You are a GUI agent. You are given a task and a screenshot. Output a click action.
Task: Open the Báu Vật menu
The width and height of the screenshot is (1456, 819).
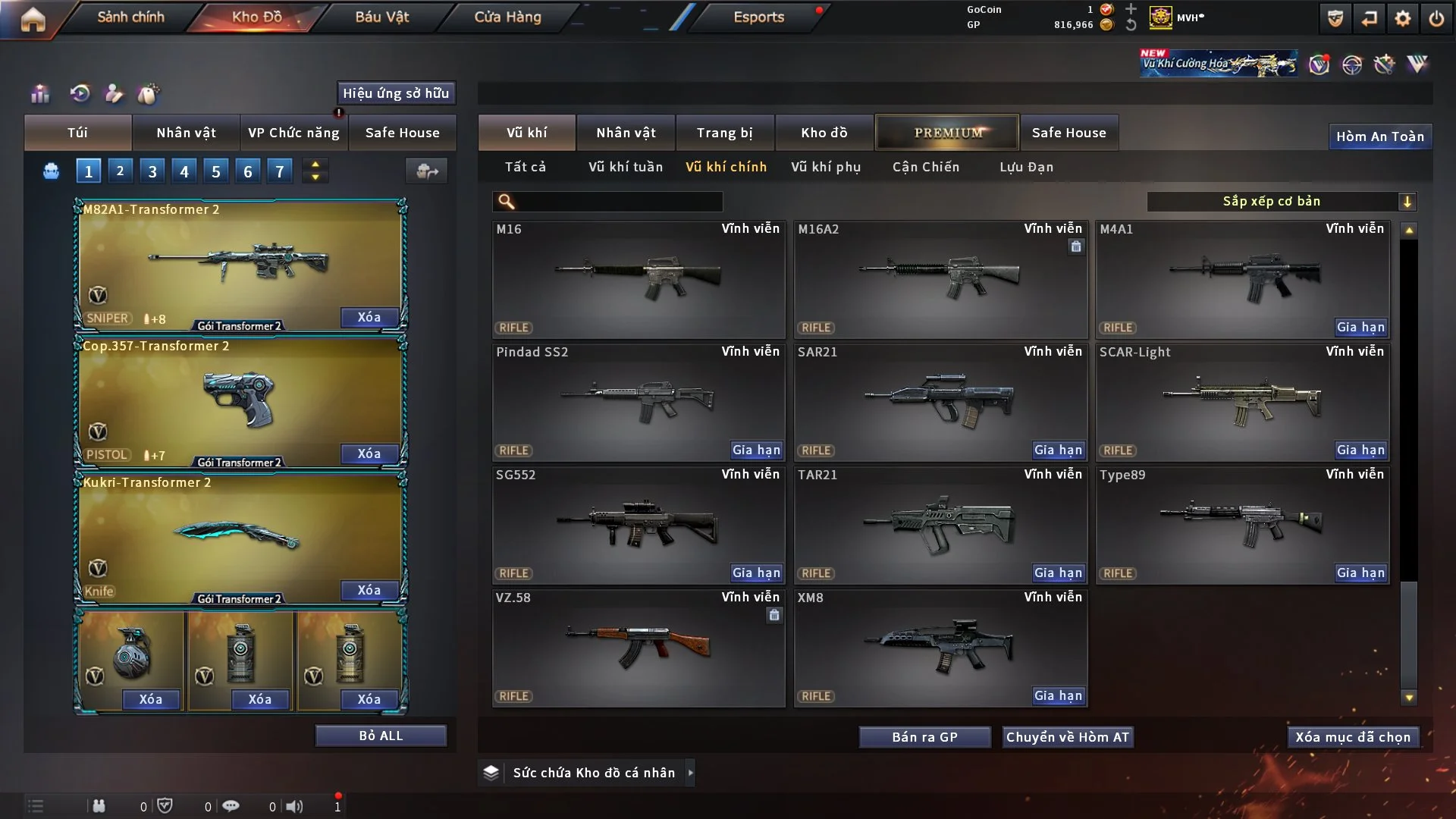pos(381,17)
